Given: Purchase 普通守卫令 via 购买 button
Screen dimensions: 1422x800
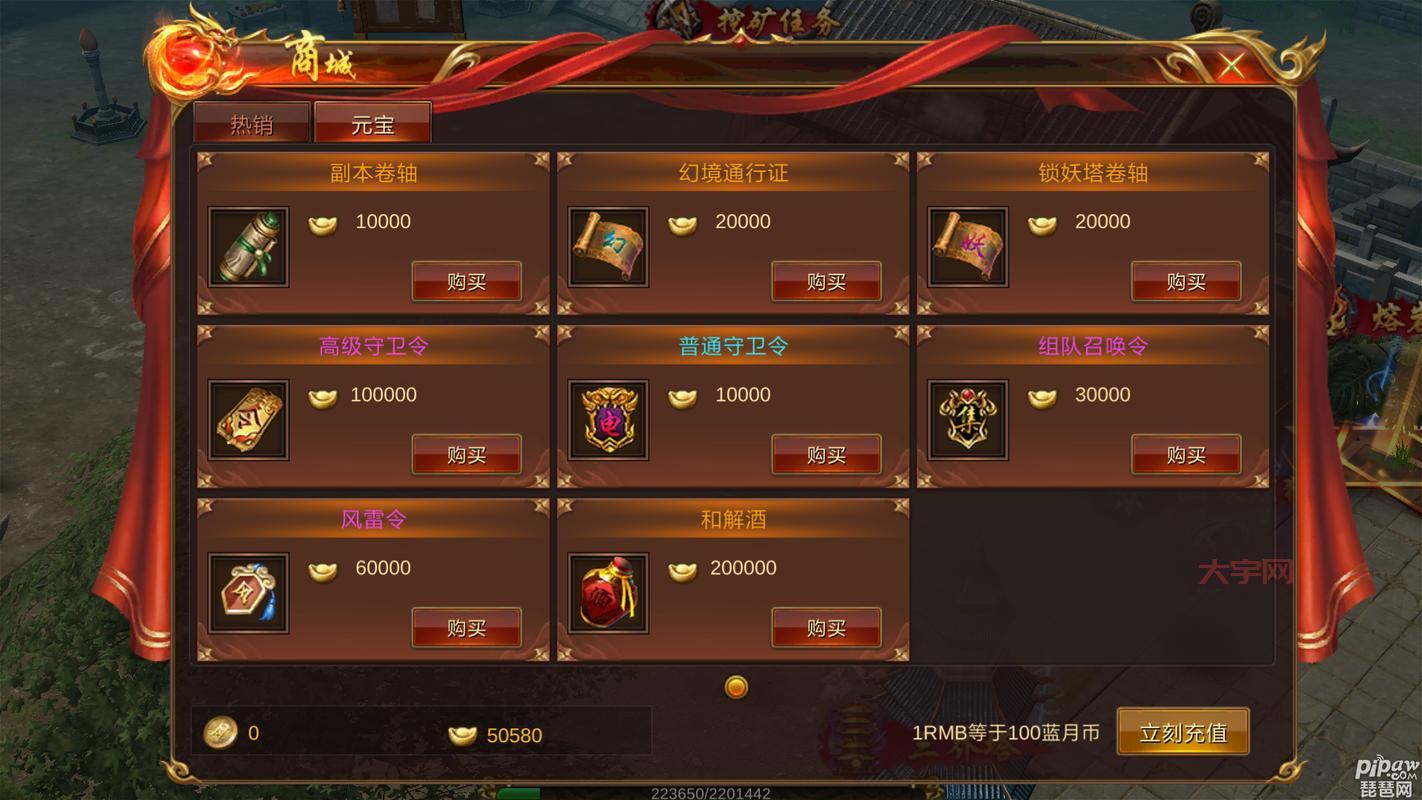Looking at the screenshot, I should (x=826, y=454).
